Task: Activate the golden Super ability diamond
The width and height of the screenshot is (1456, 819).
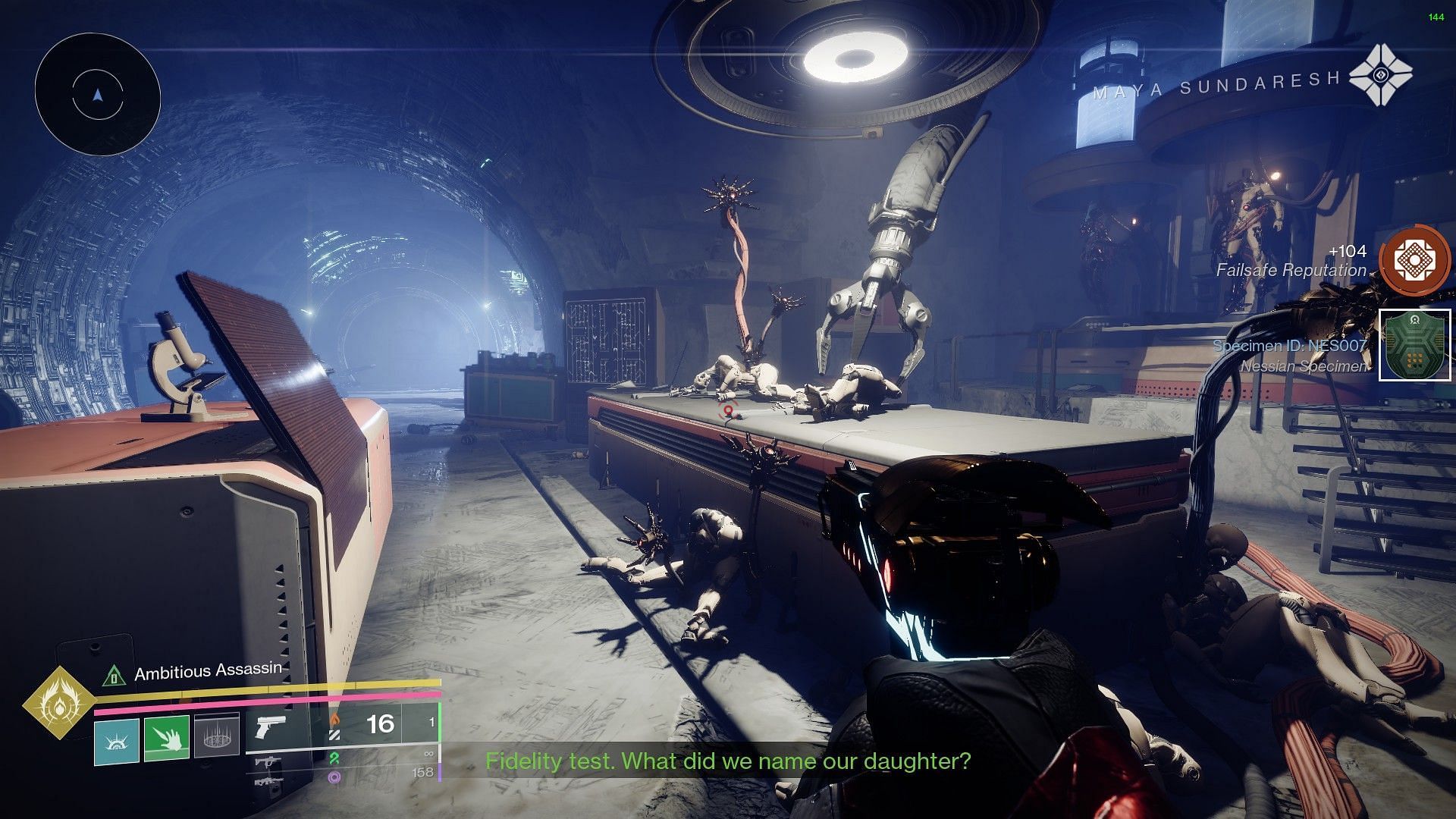Action: click(x=58, y=704)
